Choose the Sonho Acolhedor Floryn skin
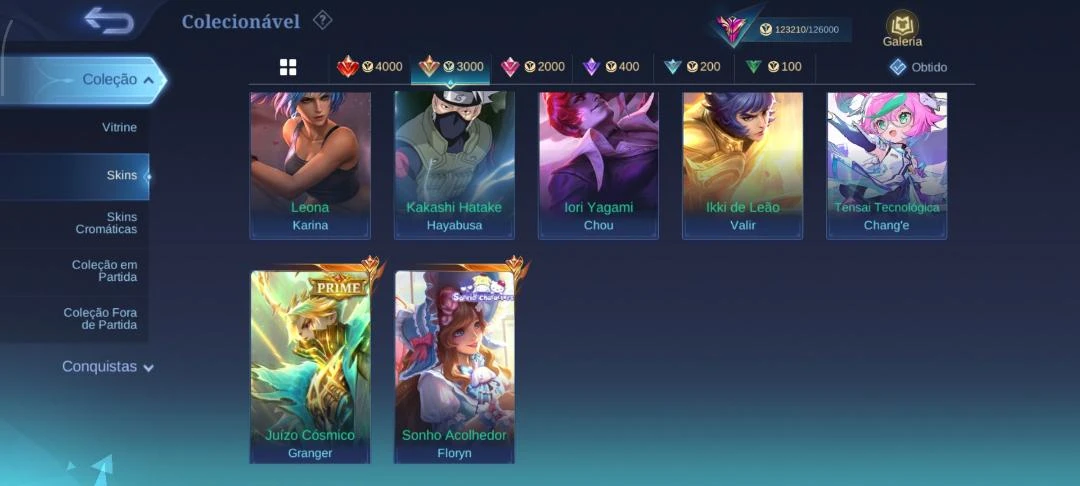The image size is (1080, 486). [454, 367]
